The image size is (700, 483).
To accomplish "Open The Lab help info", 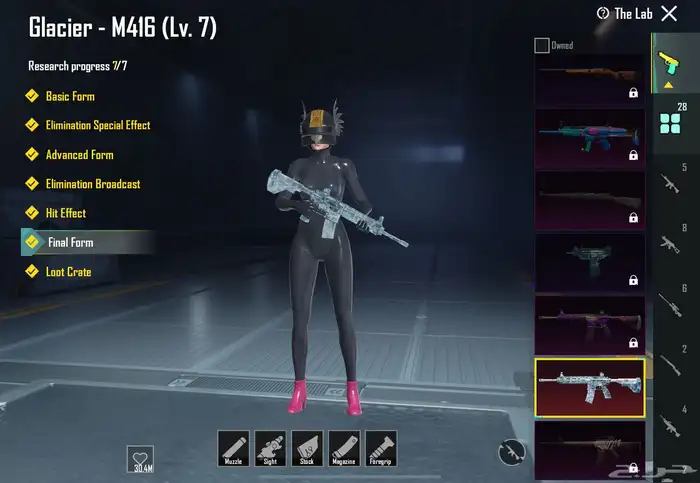I will coord(625,14).
